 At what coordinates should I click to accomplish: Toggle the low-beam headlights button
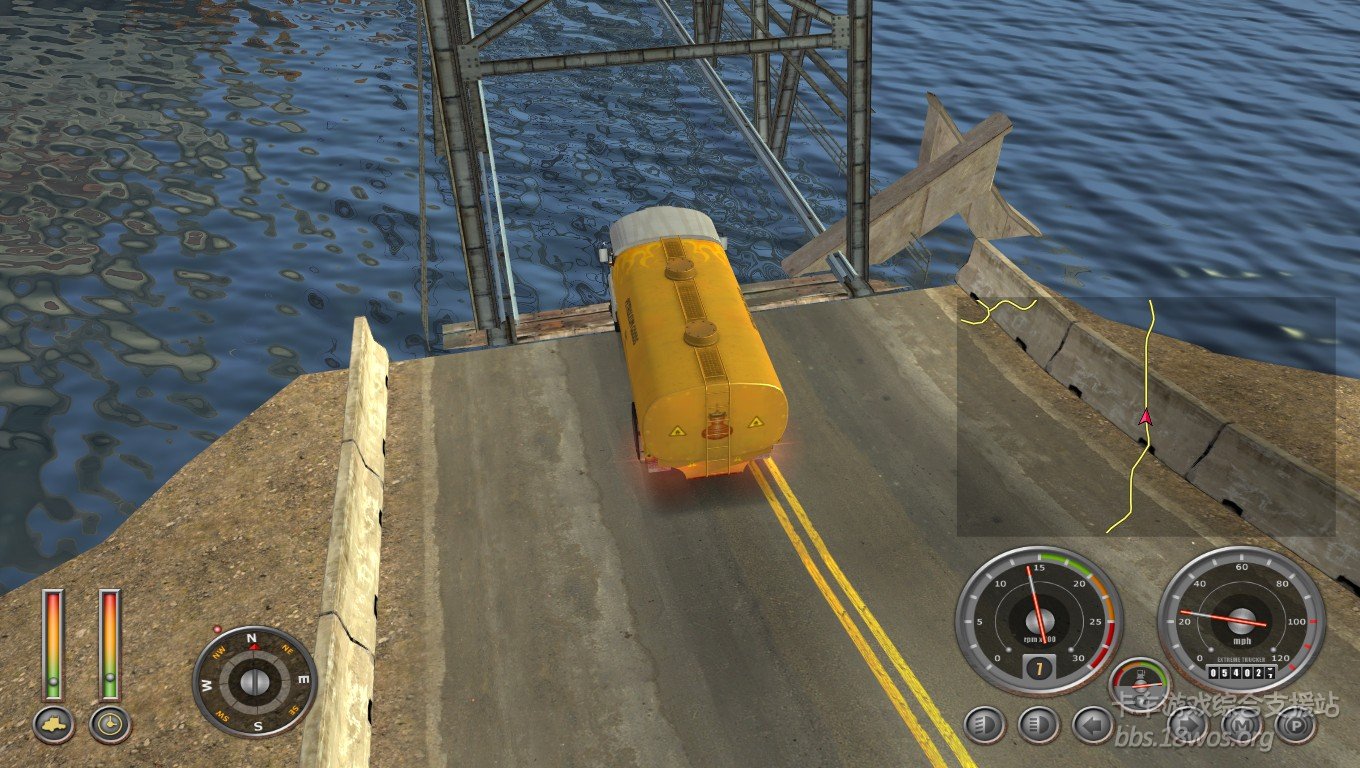[x=985, y=725]
